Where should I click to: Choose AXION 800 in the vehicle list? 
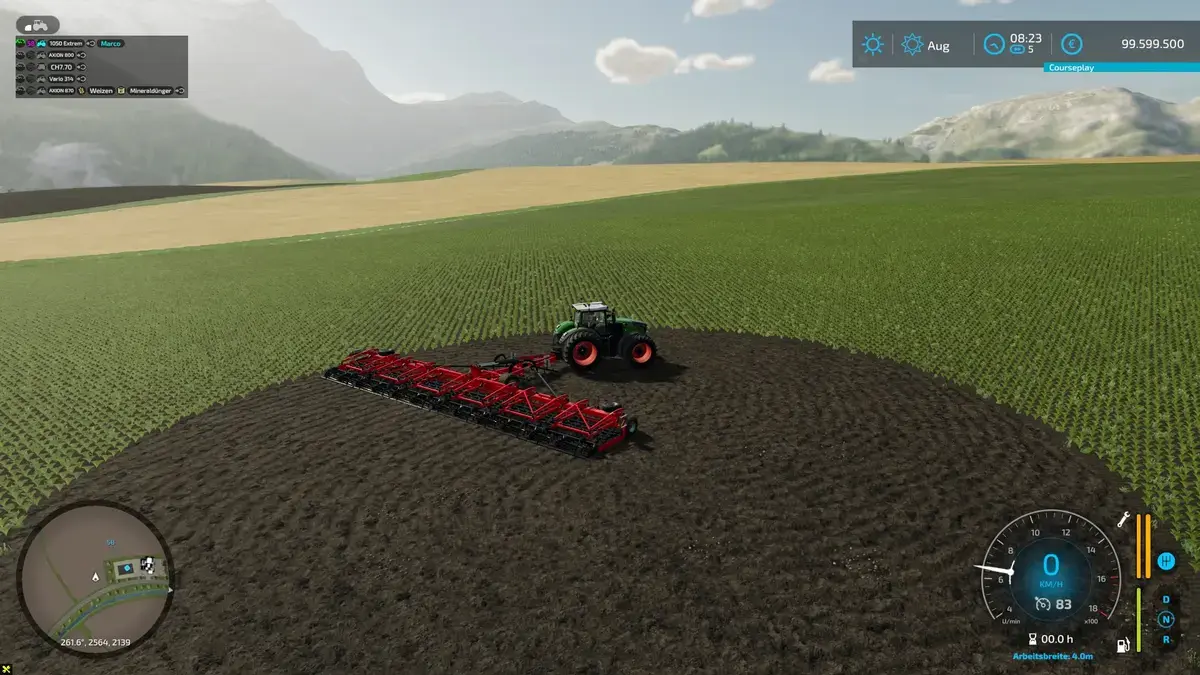(62, 55)
